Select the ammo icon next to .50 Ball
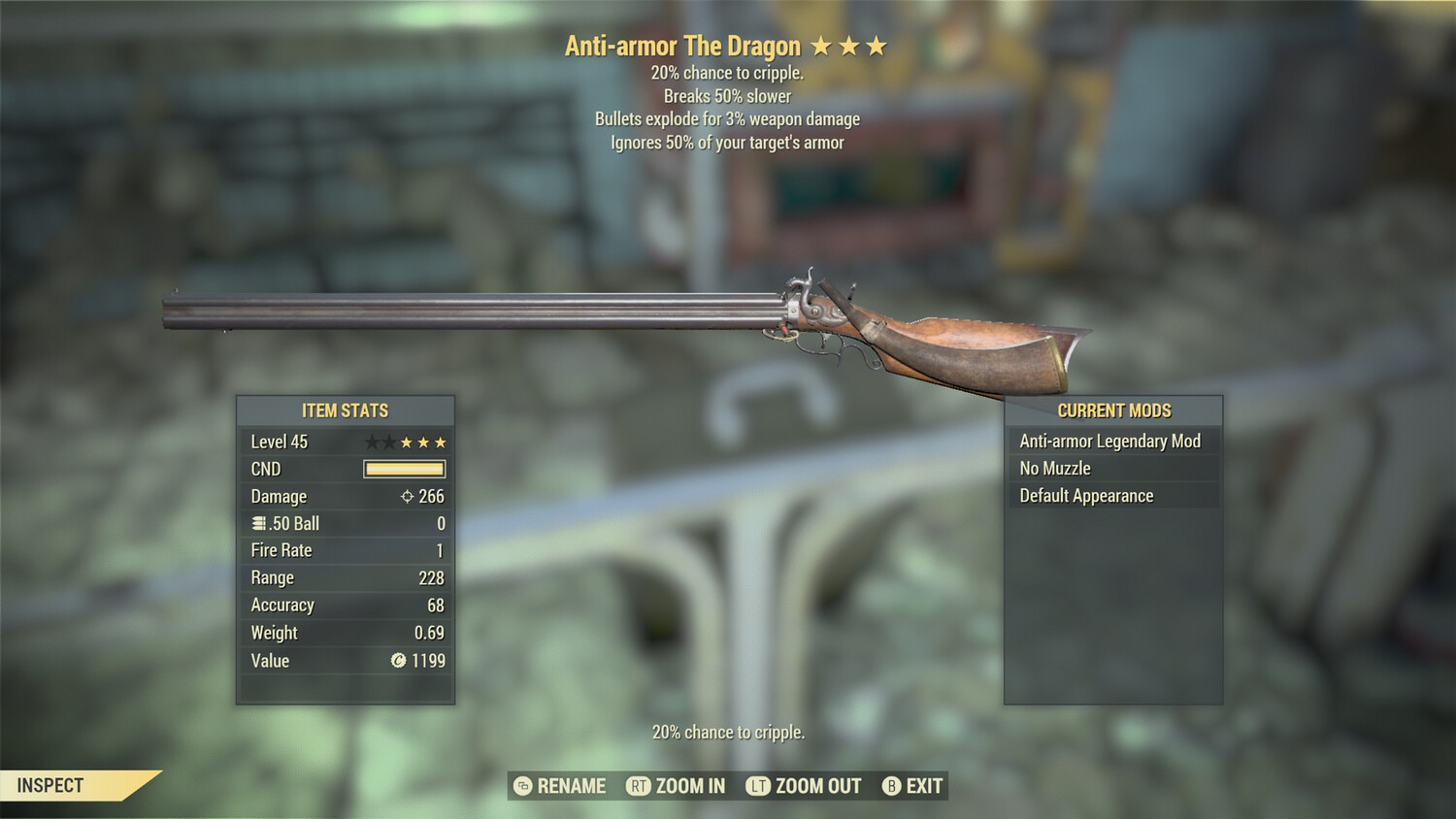The image size is (1456, 819). 257,523
